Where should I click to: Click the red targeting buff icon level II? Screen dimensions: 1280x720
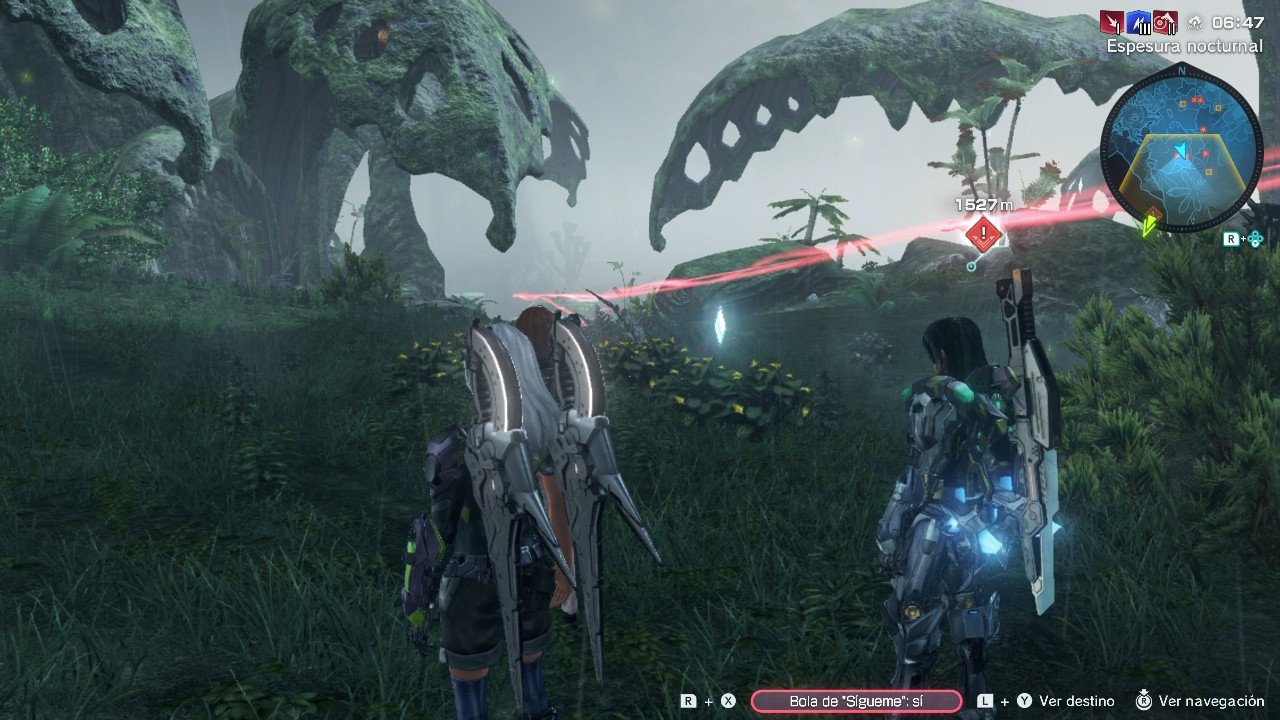1164,21
